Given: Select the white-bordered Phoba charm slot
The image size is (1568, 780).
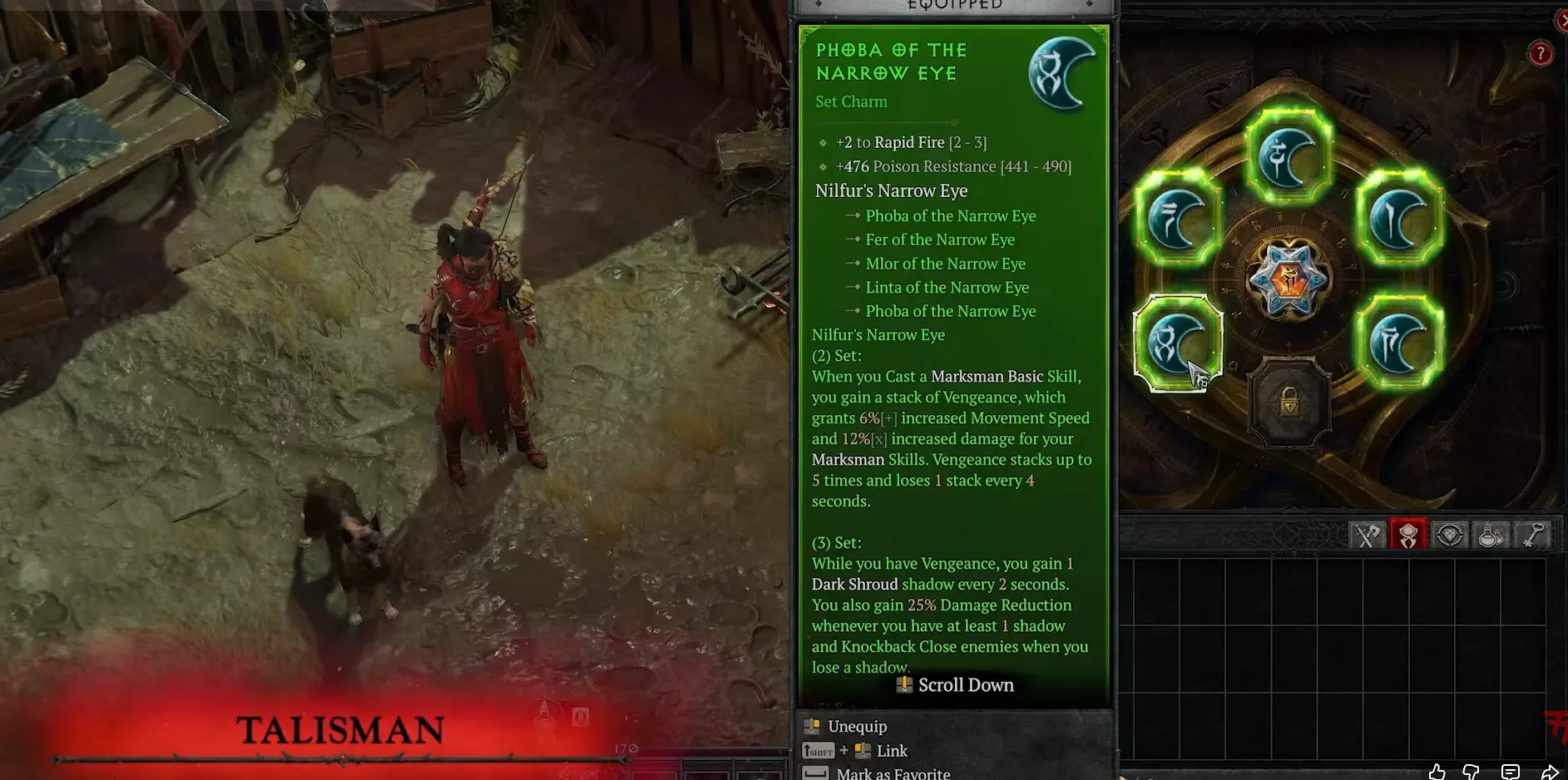Looking at the screenshot, I should pos(1176,342).
